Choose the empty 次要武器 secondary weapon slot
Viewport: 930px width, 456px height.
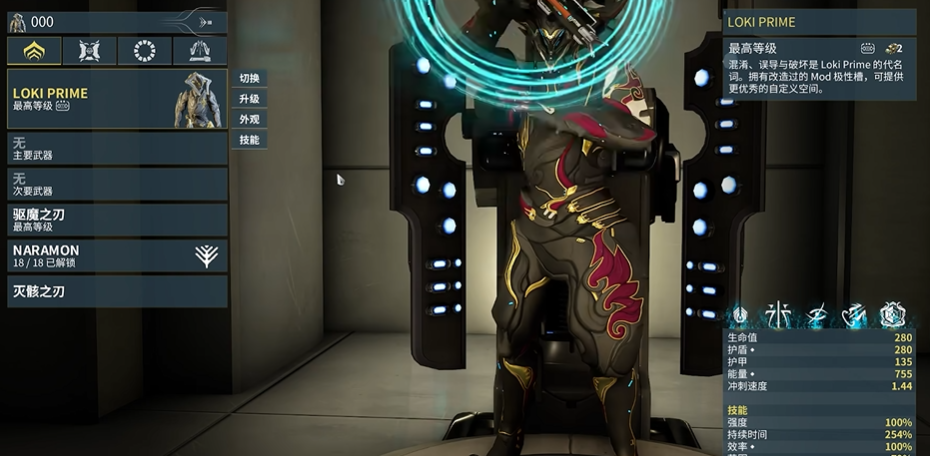coord(117,184)
